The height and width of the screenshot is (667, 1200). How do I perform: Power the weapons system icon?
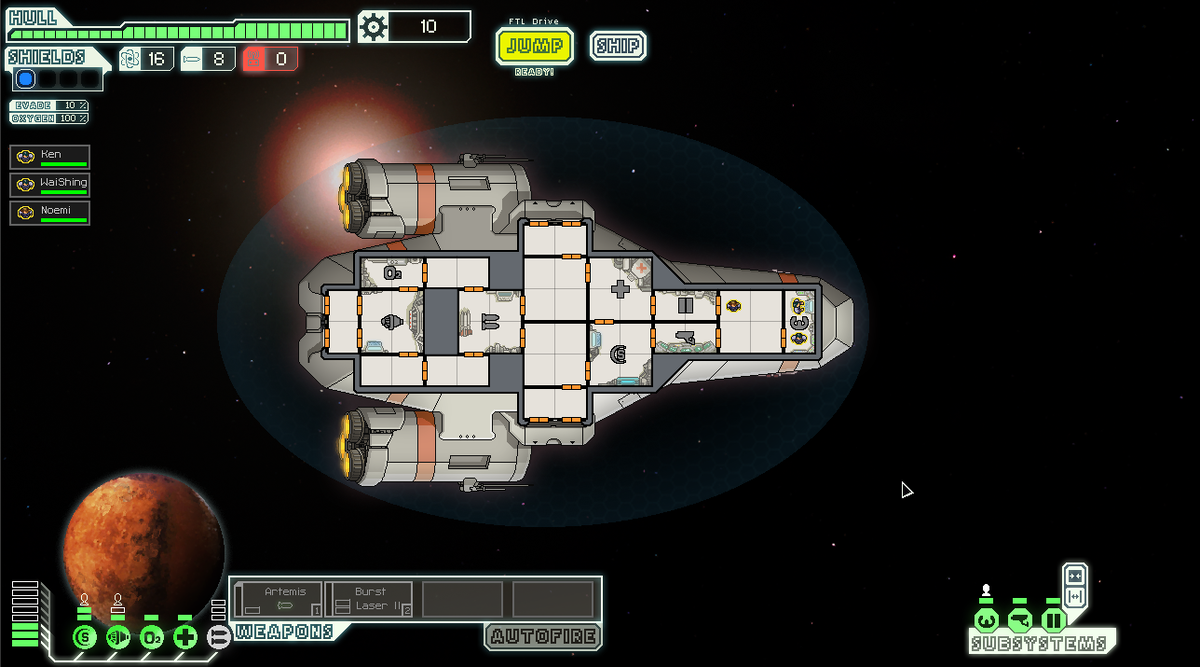coord(218,636)
